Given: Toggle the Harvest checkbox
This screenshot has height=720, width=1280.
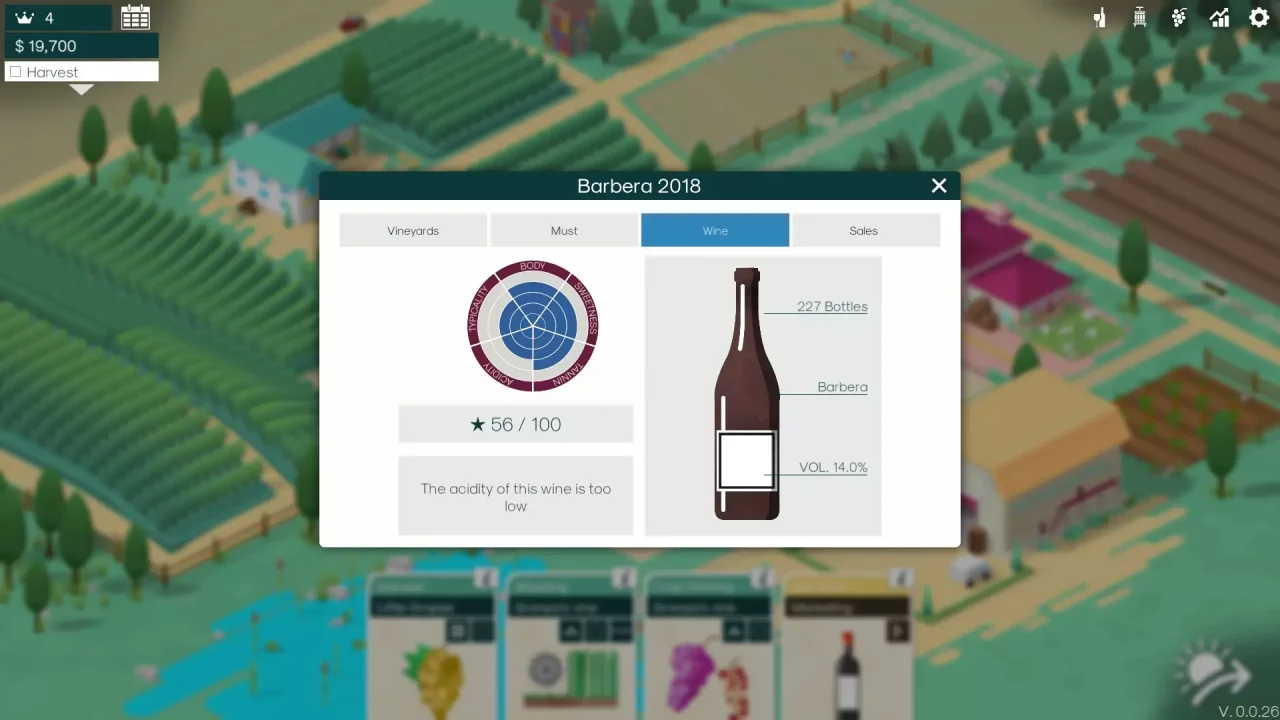Looking at the screenshot, I should click(15, 71).
